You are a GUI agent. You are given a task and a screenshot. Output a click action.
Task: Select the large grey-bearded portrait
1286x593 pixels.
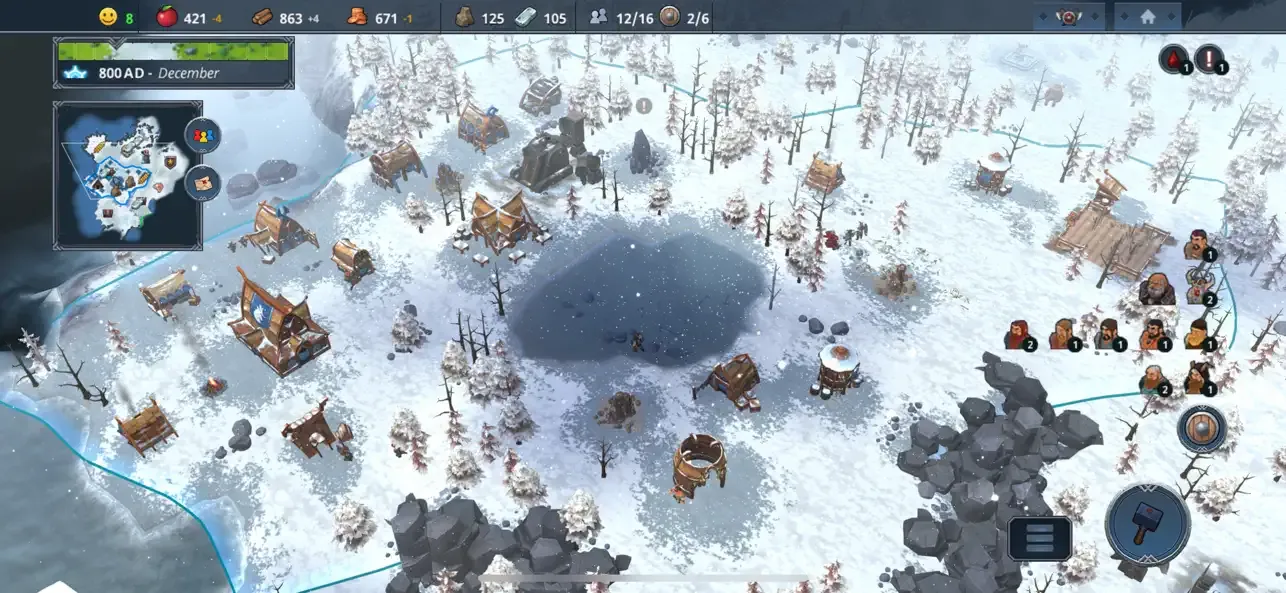1156,288
